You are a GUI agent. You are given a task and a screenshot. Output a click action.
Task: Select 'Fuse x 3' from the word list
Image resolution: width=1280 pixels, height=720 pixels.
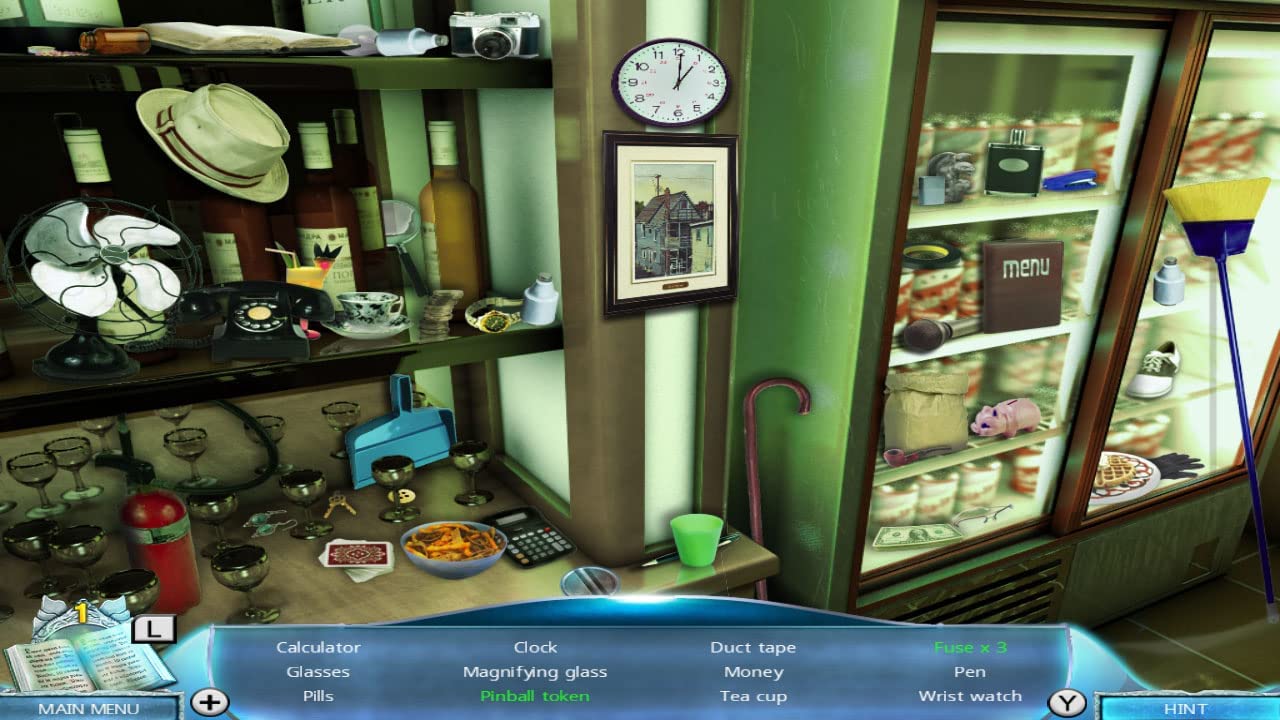pos(969,646)
